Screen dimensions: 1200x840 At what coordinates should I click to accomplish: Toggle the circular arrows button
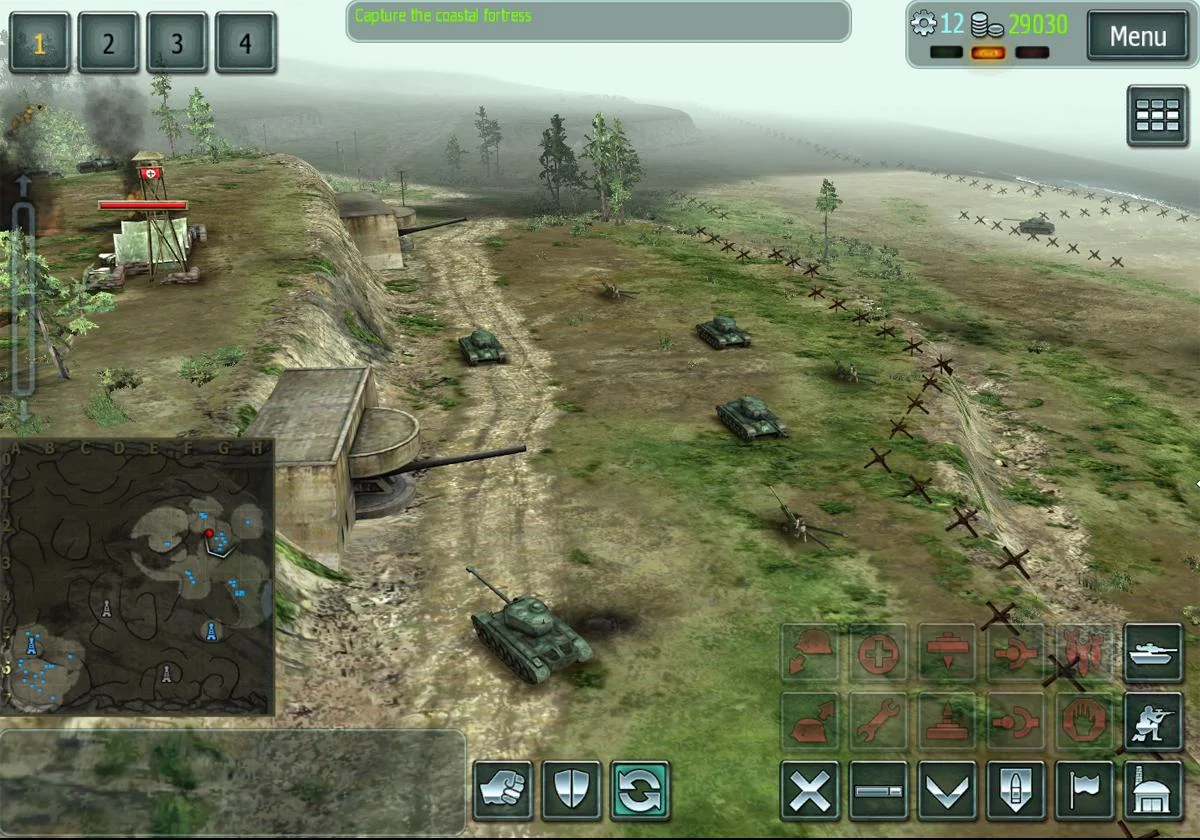tap(640, 791)
